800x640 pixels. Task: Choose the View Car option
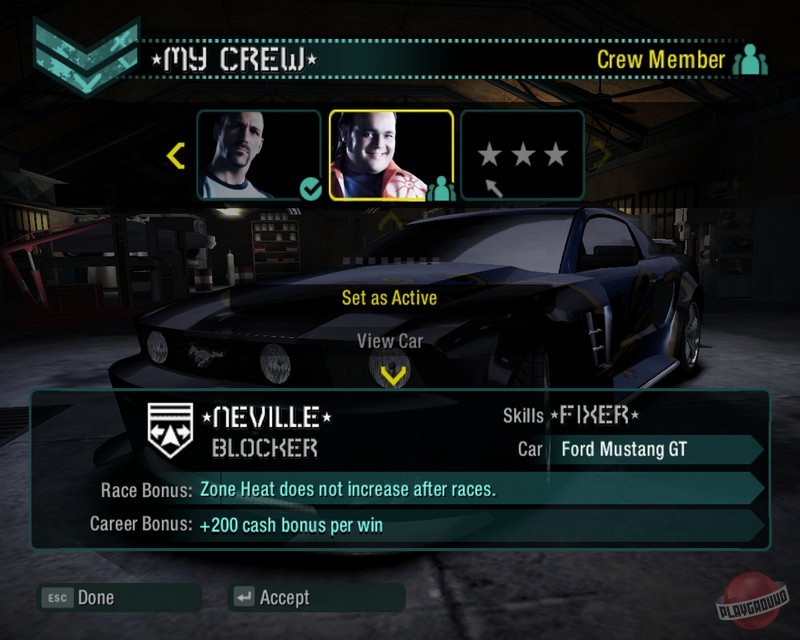click(x=390, y=341)
